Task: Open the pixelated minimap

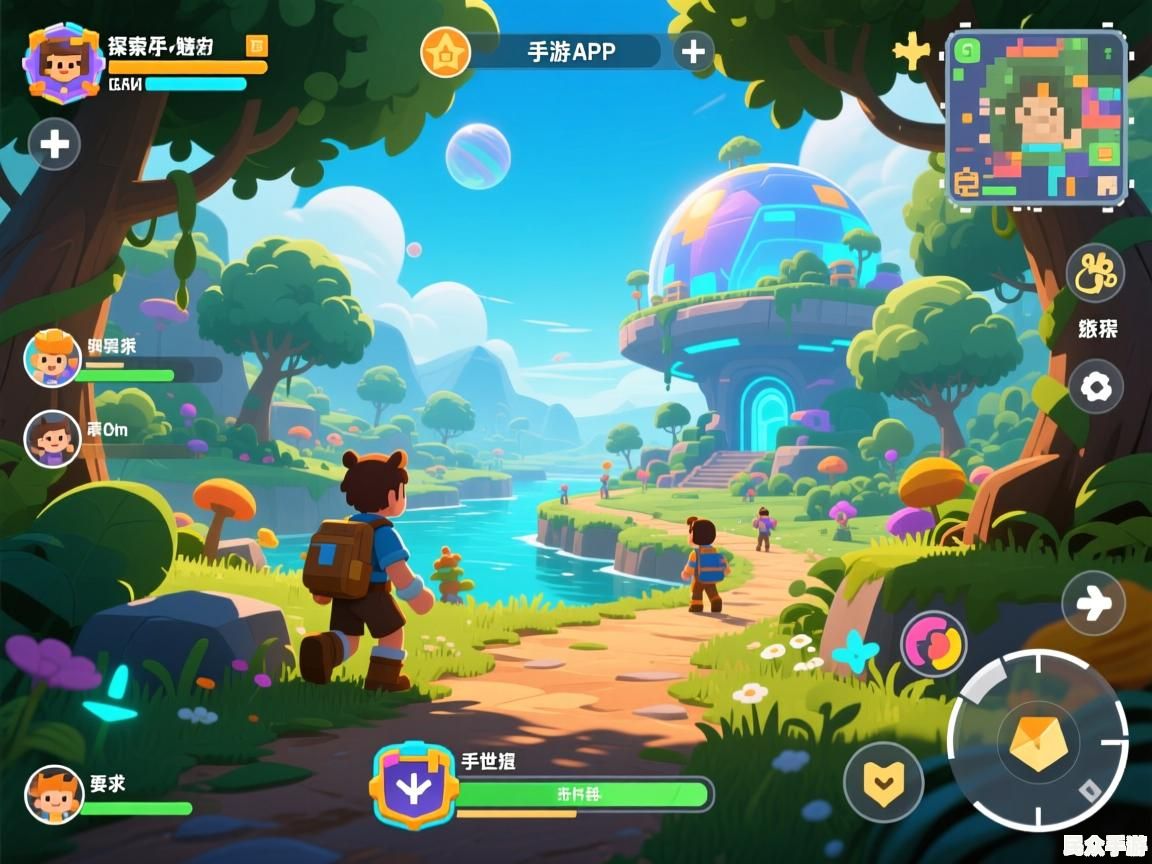Action: [x=1036, y=118]
